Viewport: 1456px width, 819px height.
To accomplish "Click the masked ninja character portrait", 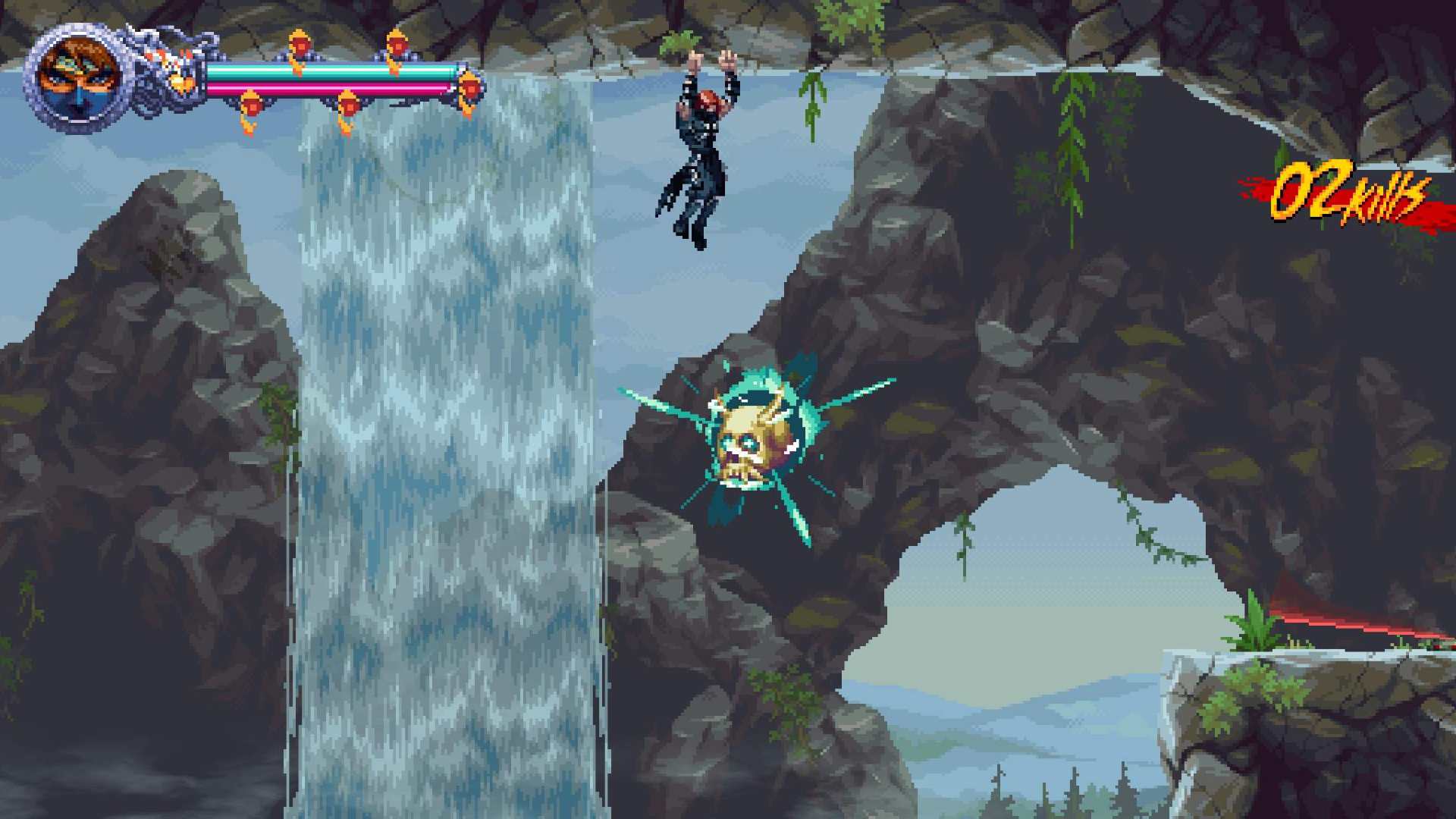I will (x=80, y=77).
